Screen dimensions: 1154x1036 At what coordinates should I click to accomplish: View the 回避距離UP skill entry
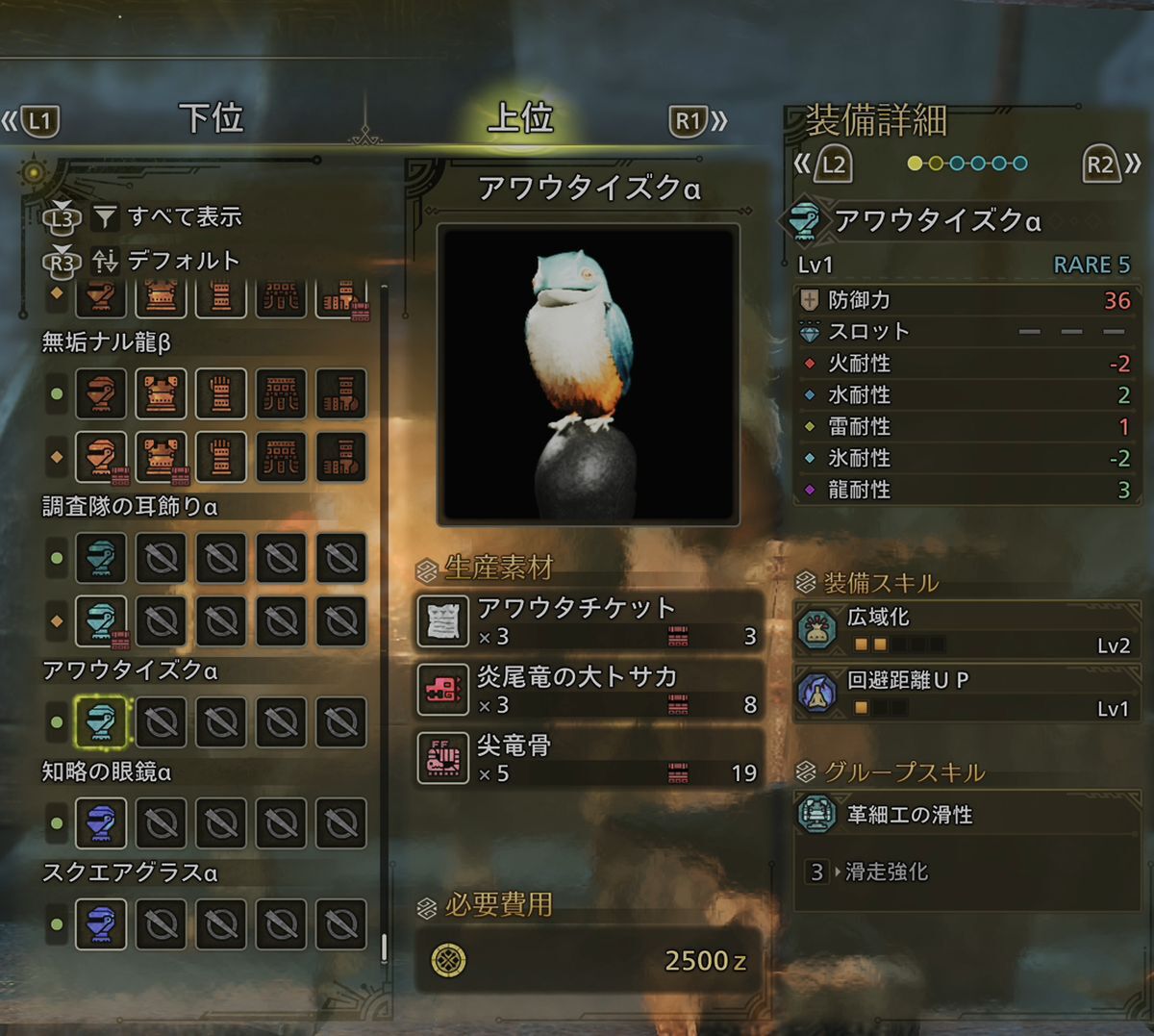tap(966, 694)
